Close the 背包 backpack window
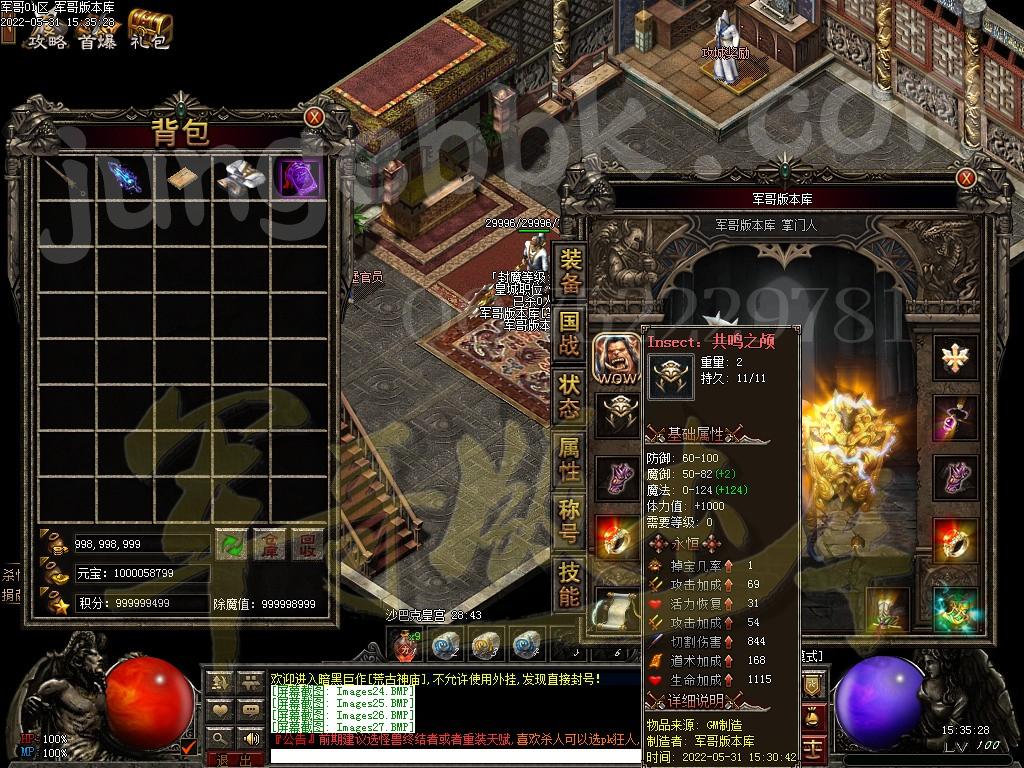Image resolution: width=1024 pixels, height=768 pixels. point(314,117)
